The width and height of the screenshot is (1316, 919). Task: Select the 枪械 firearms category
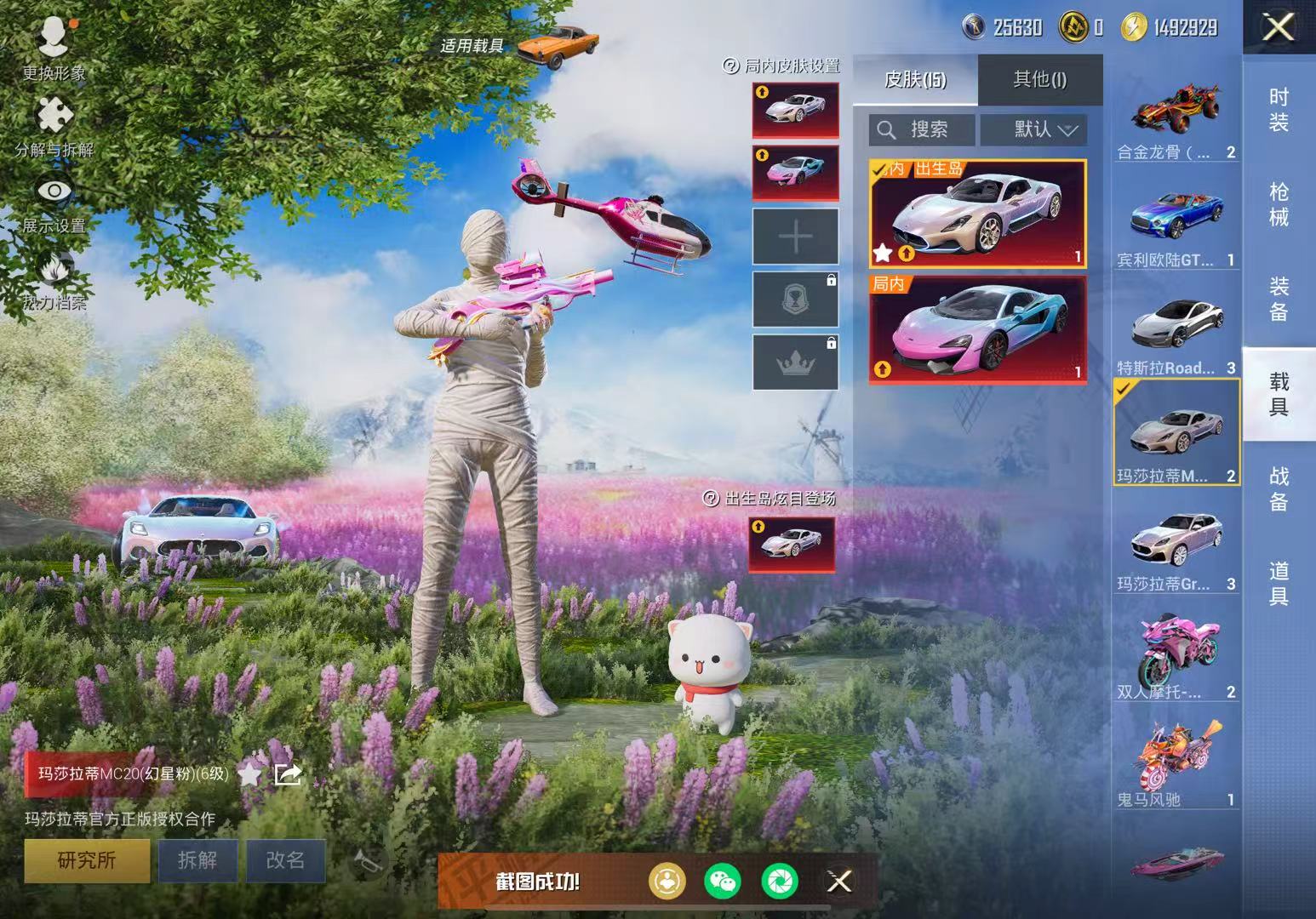coord(1279,204)
